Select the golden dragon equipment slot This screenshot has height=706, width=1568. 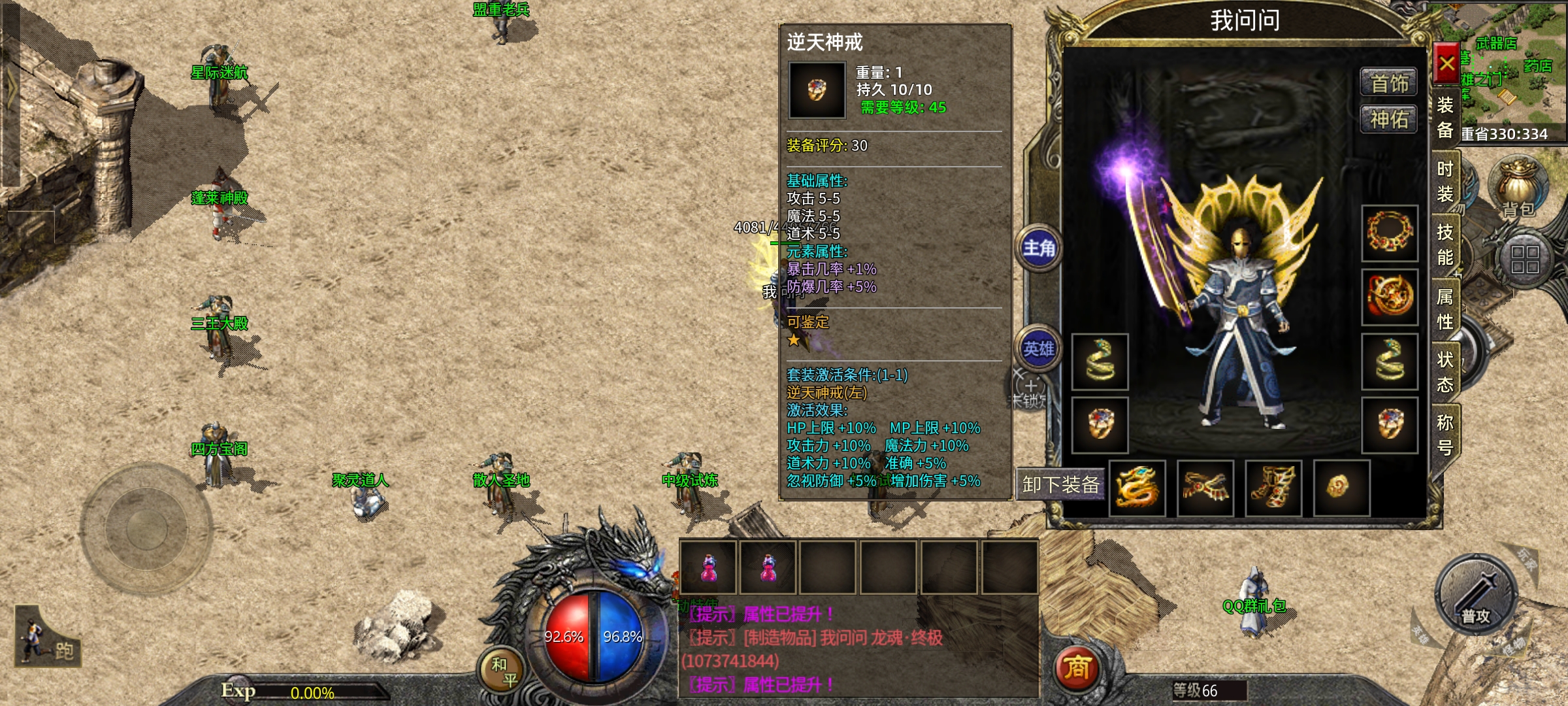(1137, 488)
